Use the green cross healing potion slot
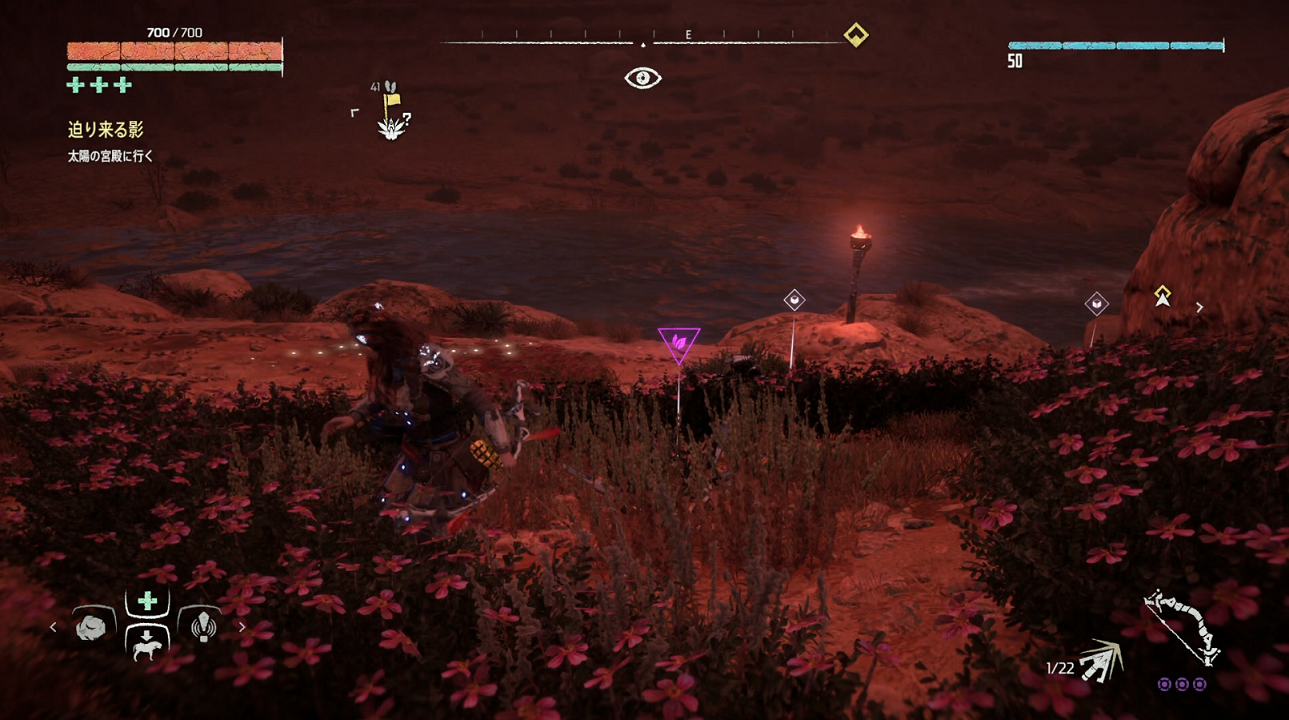 click(147, 601)
